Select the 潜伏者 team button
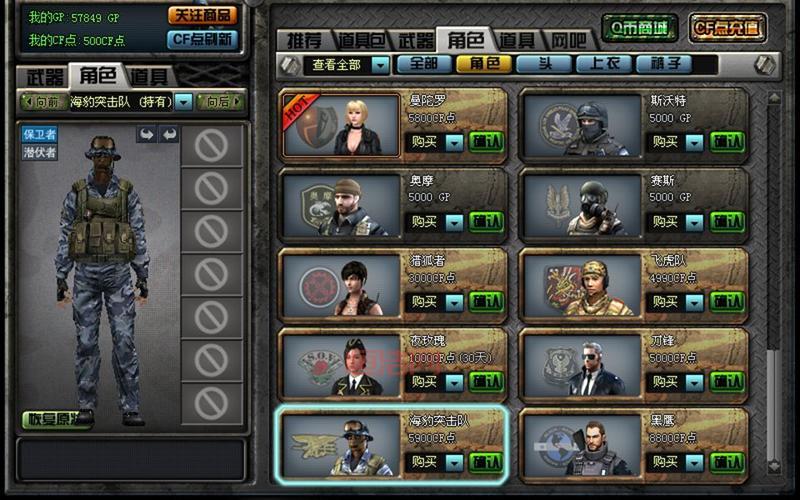This screenshot has width=800, height=500. click(40, 152)
